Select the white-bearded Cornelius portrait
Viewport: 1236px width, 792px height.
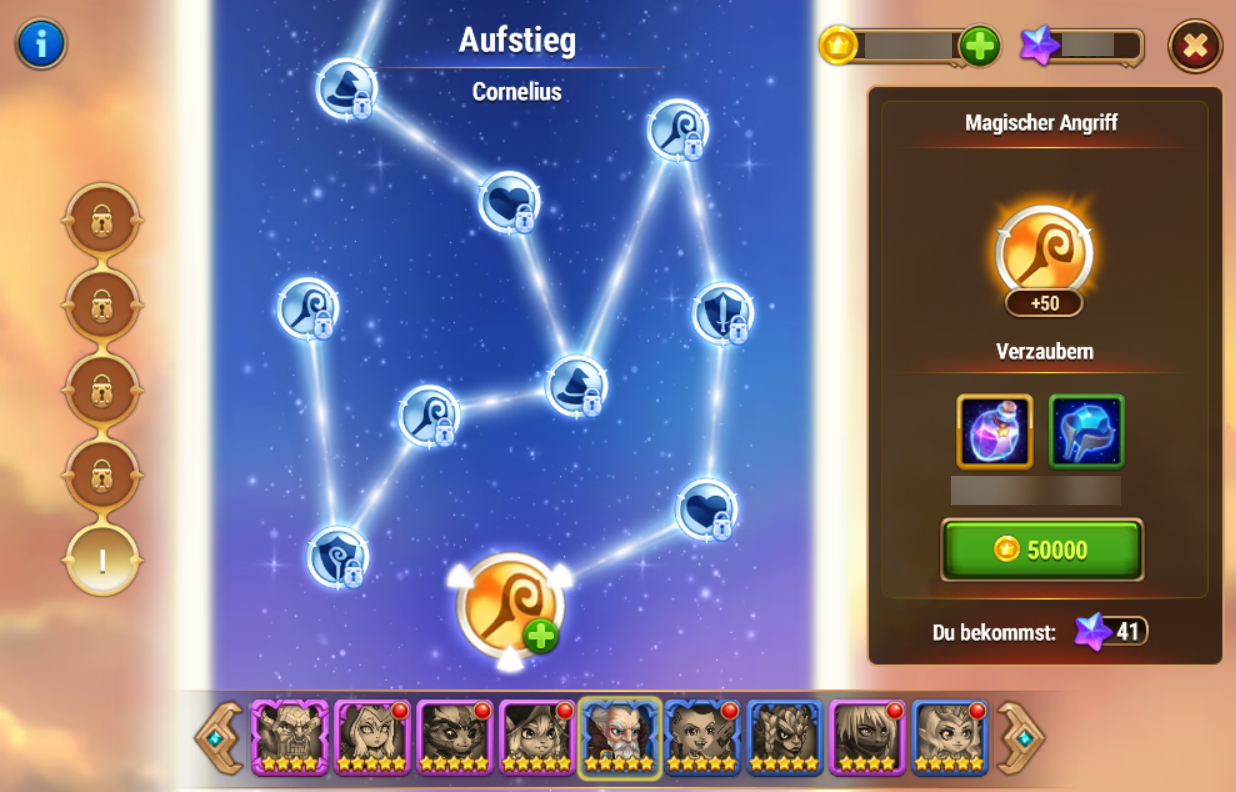click(619, 737)
